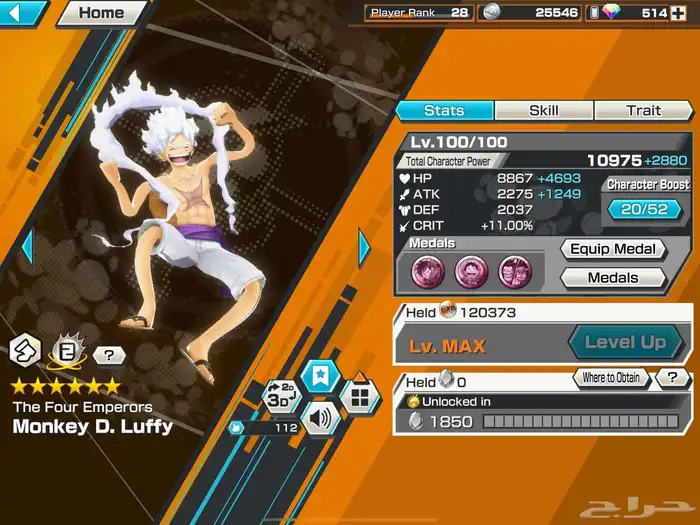Image resolution: width=700 pixels, height=525 pixels.
Task: Open help beside Where to Obtain
Action: pyautogui.click(x=673, y=379)
